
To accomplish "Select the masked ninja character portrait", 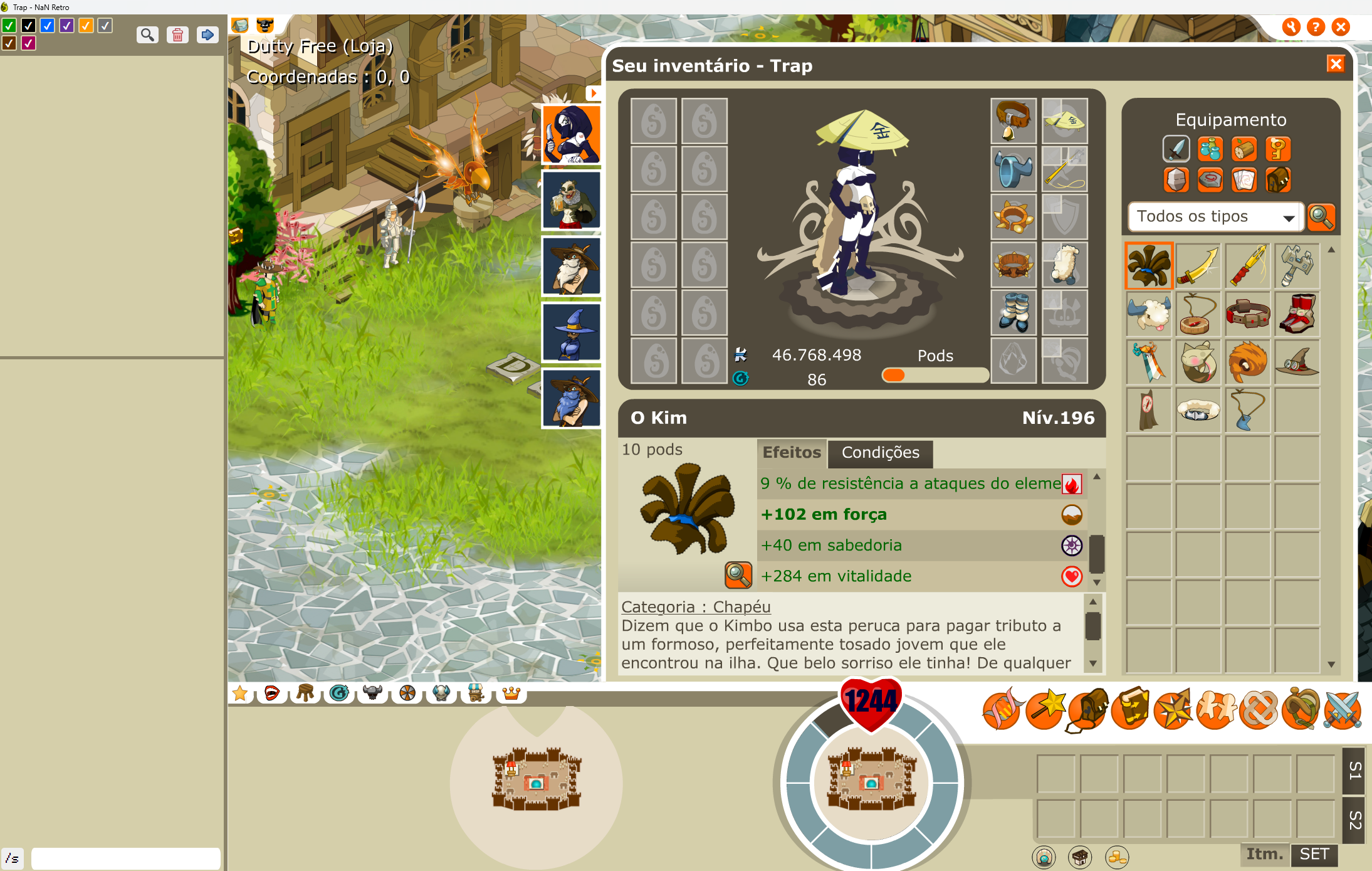I will click(571, 134).
